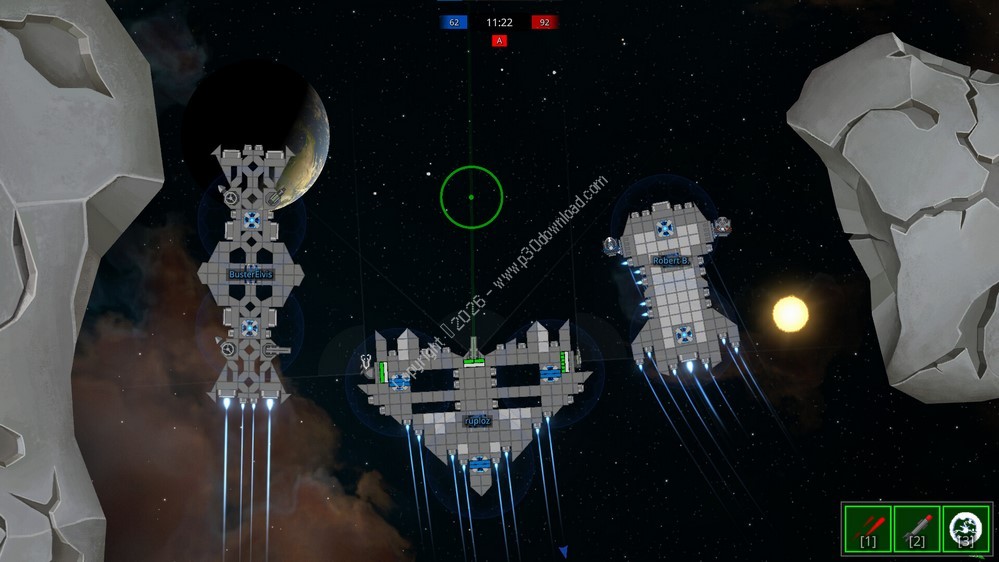Viewport: 999px width, 562px height.
Task: Activate the missile weapon slot
Action: (x=916, y=527)
